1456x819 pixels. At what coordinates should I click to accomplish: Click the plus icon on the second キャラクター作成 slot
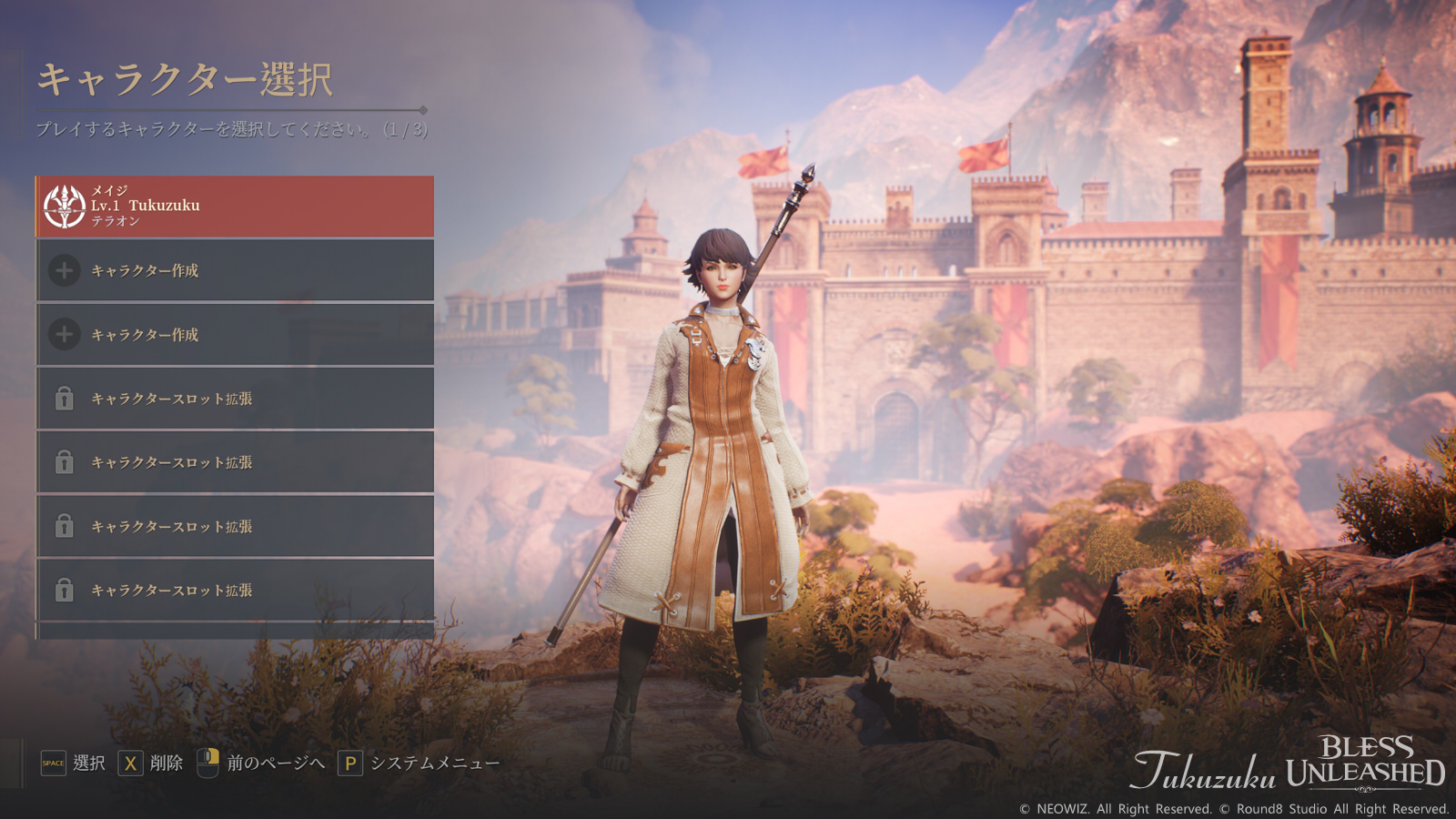[62, 335]
